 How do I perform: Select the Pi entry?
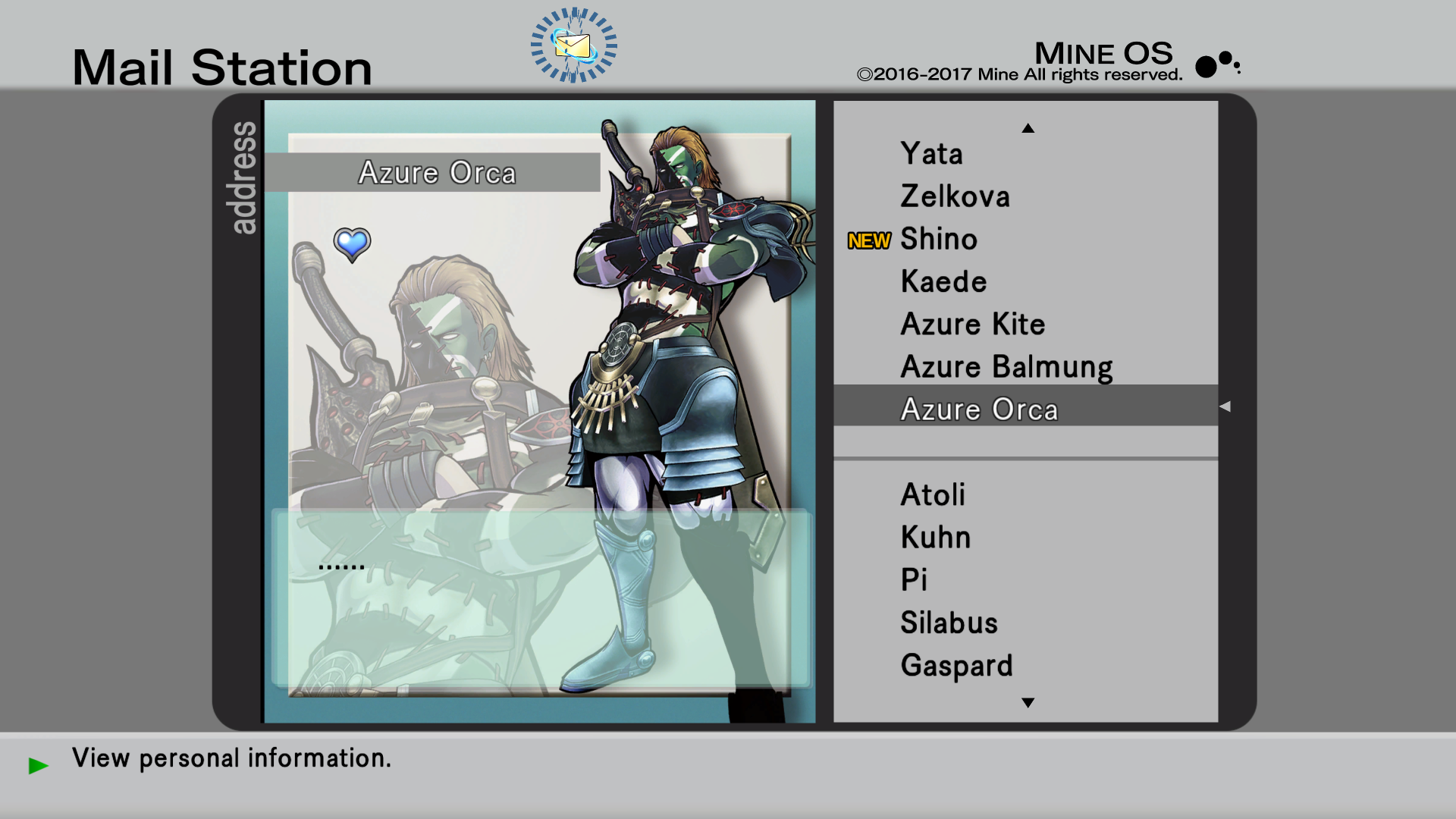(914, 580)
